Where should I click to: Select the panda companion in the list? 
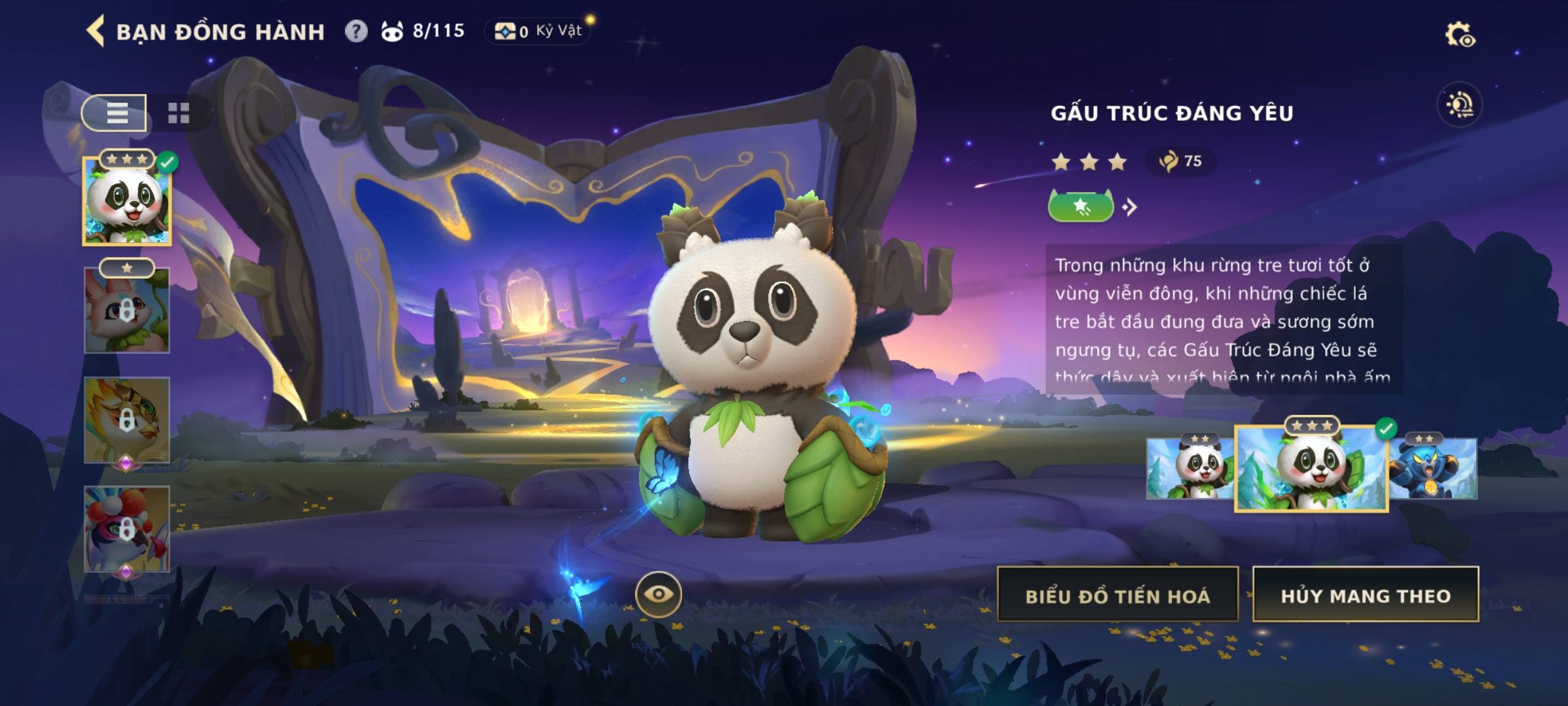tap(127, 201)
